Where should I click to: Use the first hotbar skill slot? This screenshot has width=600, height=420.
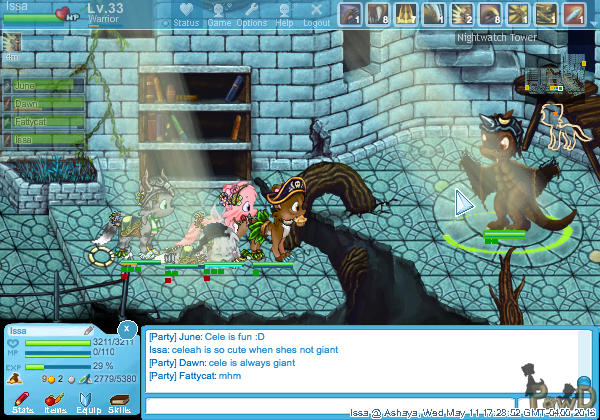click(349, 13)
